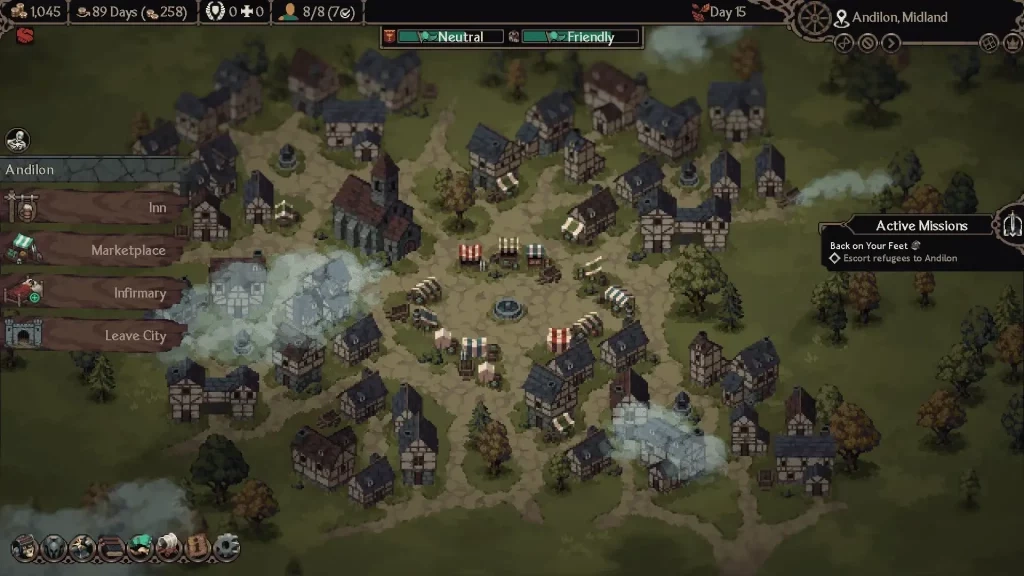Expand the Active Missions panel header
Viewport: 1024px width, 576px height.
tap(921, 226)
